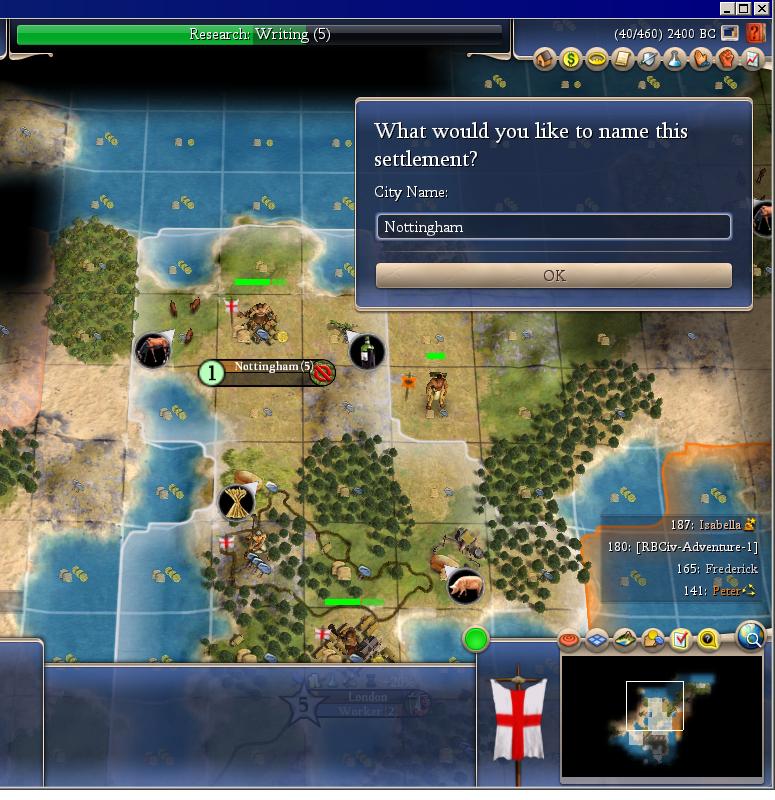This screenshot has height=800, width=775.
Task: Toggle the blue tile grid display
Action: (597, 639)
